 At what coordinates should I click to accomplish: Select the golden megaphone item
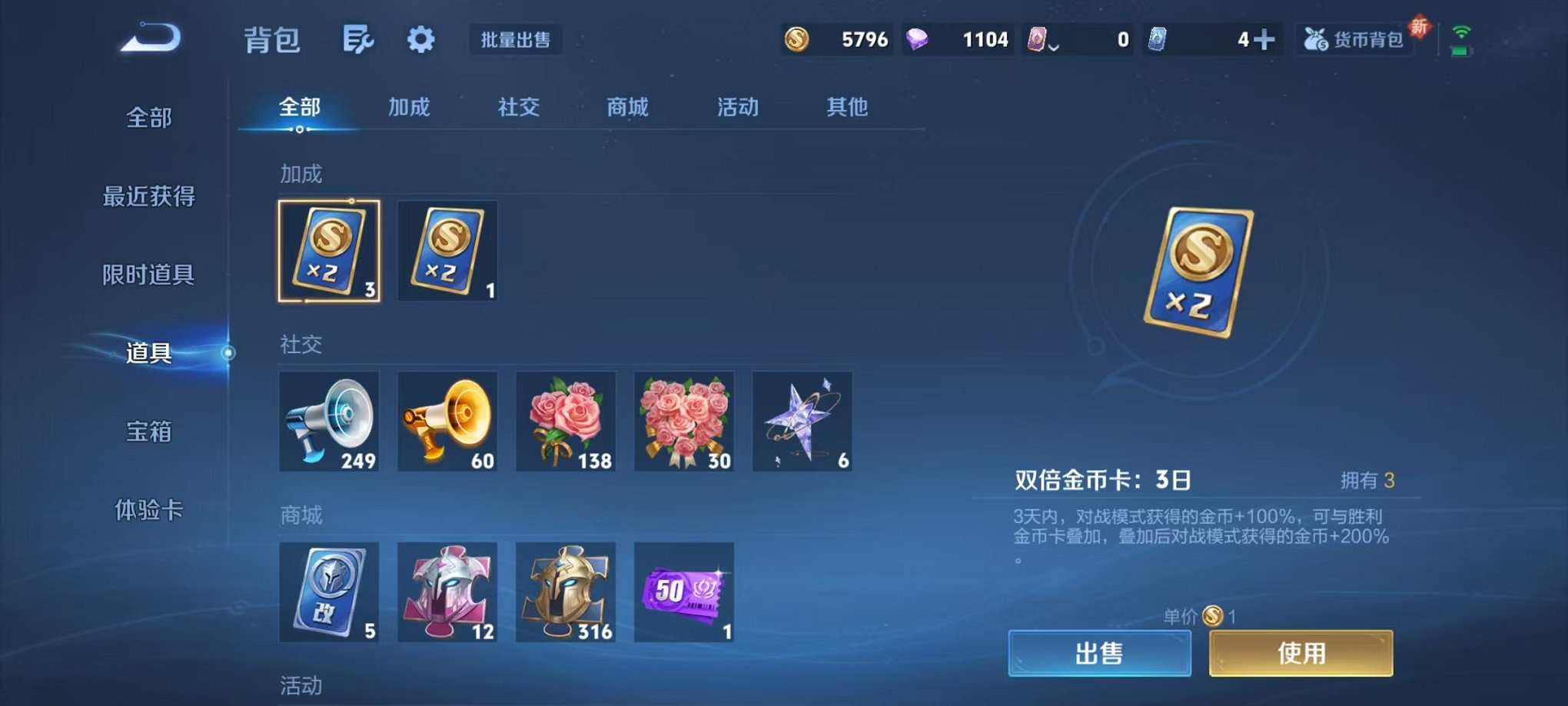(x=447, y=421)
